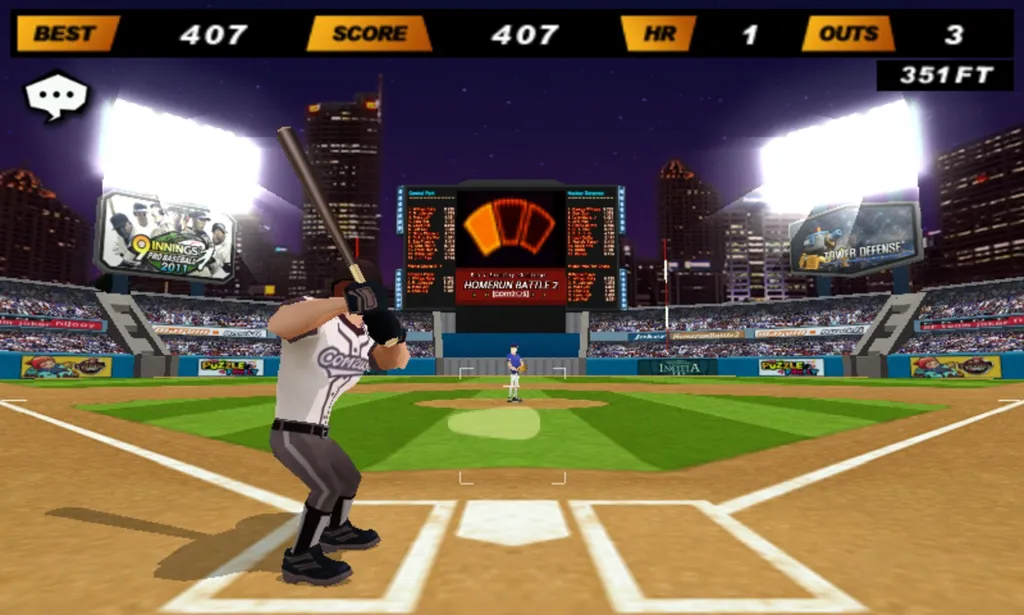Open the chat speech bubble icon

point(56,96)
